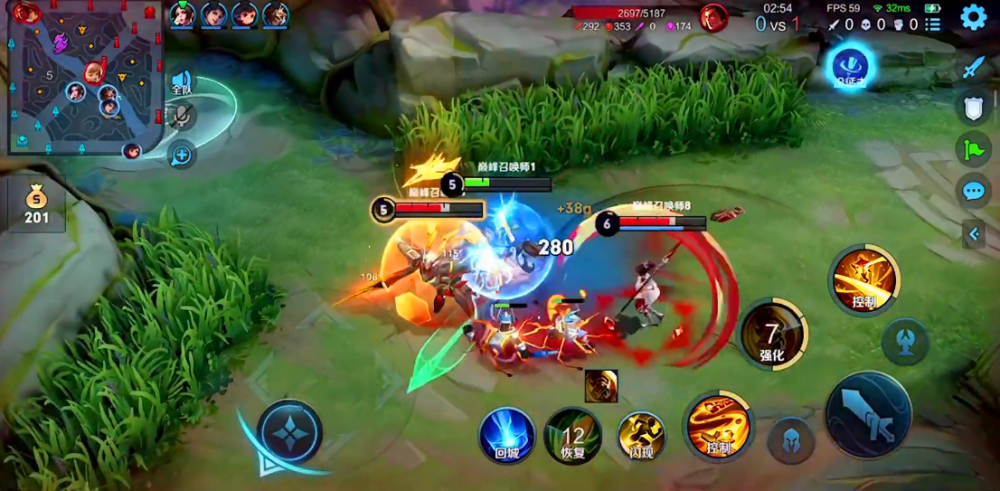Trigger the 强化 skill on cooldown
This screenshot has width=1000, height=491.
pos(772,334)
